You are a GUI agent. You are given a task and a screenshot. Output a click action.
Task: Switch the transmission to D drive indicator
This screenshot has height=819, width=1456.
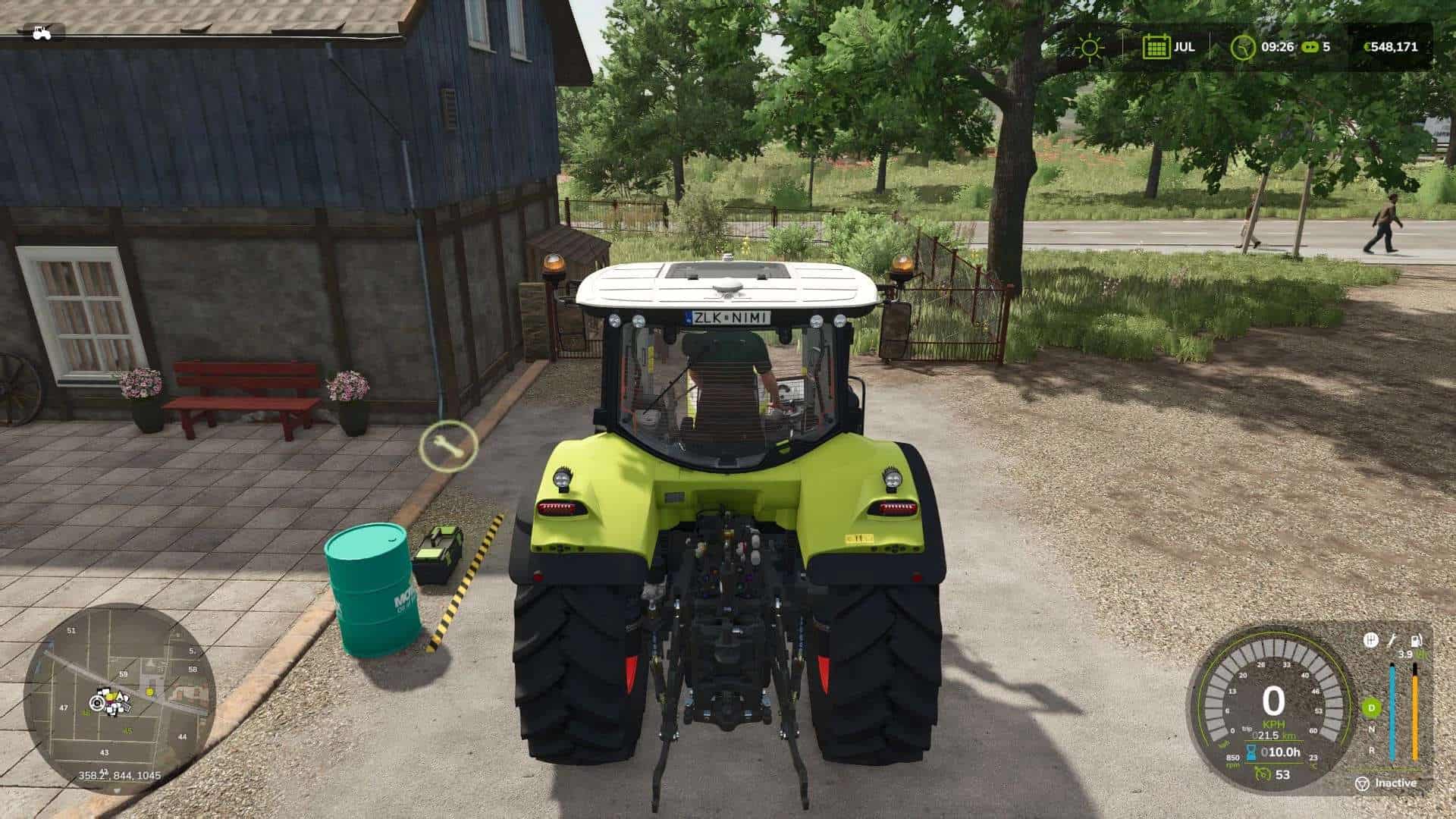[1371, 708]
